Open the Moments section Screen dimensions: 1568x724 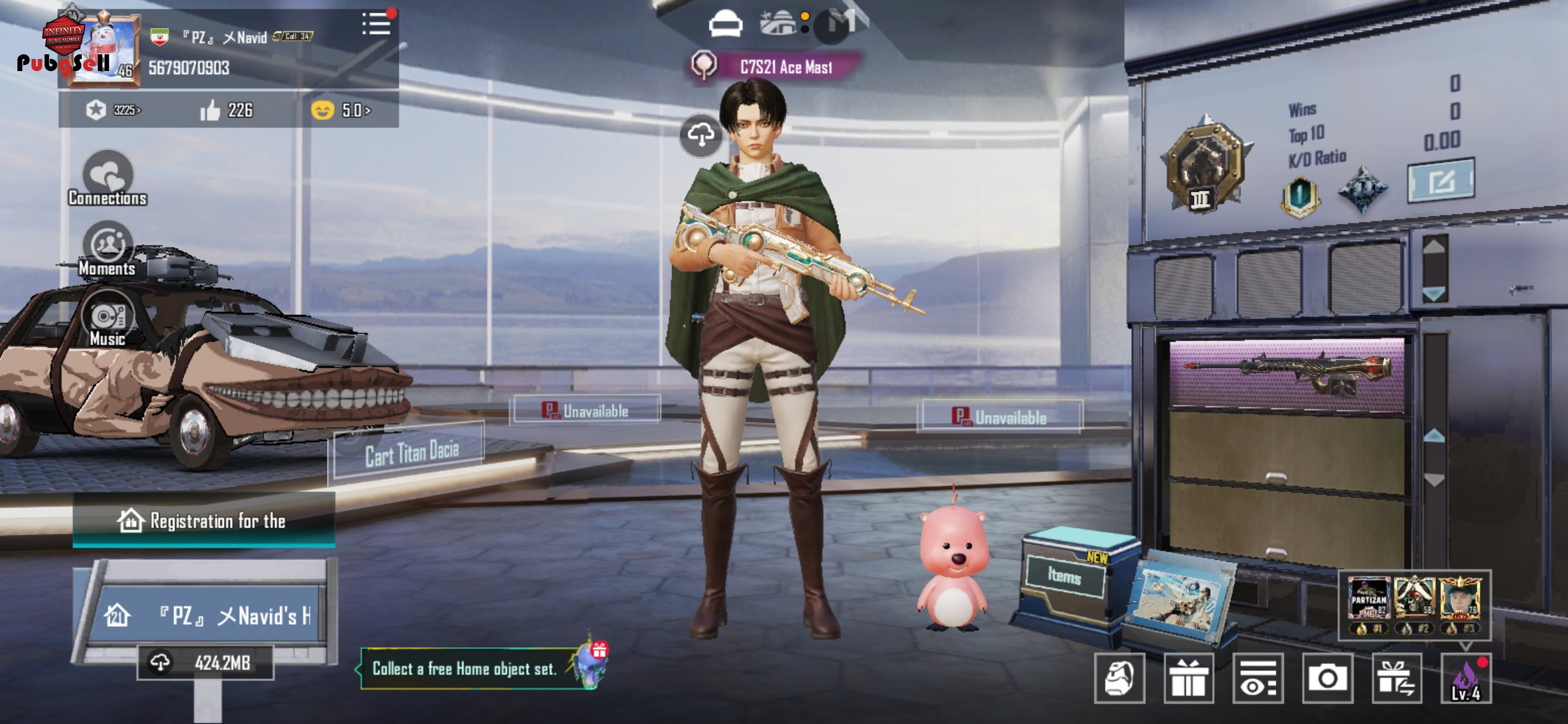107,249
